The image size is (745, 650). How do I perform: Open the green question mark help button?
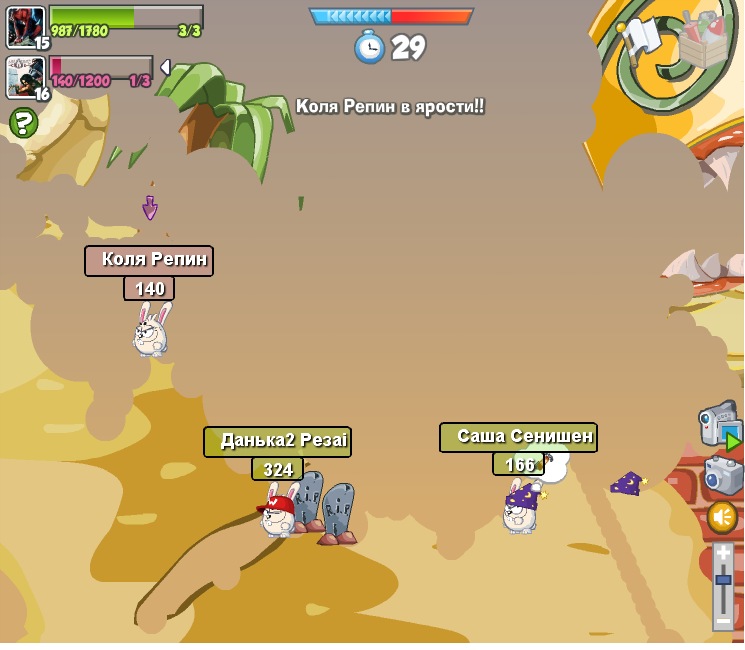(23, 123)
